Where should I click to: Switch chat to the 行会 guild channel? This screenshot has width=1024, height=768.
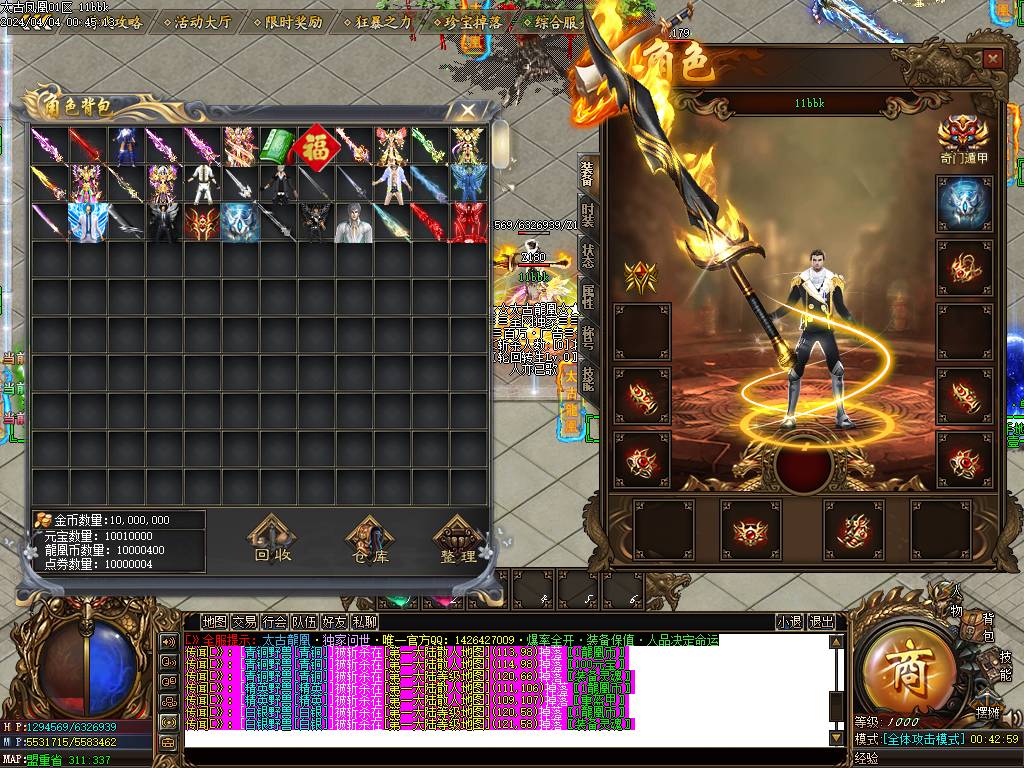(275, 621)
